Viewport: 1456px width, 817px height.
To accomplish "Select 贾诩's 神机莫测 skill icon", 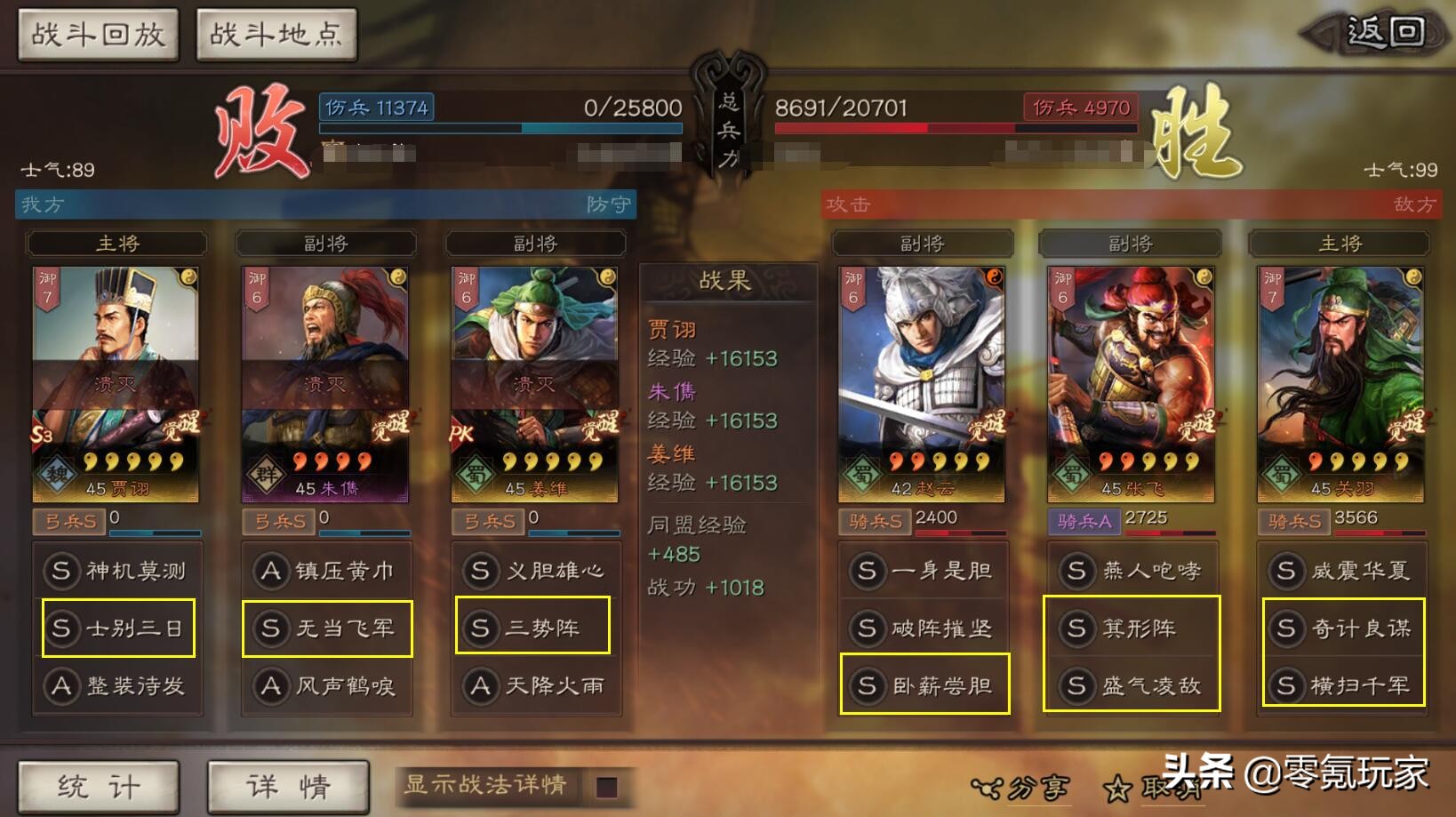I will coord(60,571).
